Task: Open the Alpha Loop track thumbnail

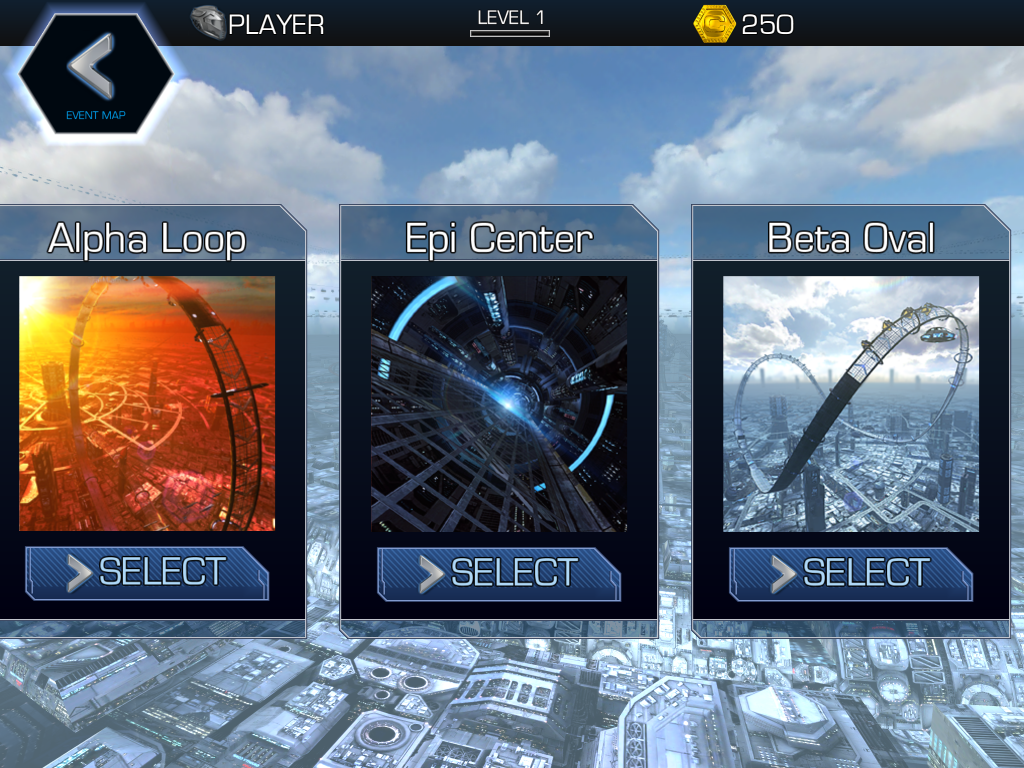Action: [147, 403]
